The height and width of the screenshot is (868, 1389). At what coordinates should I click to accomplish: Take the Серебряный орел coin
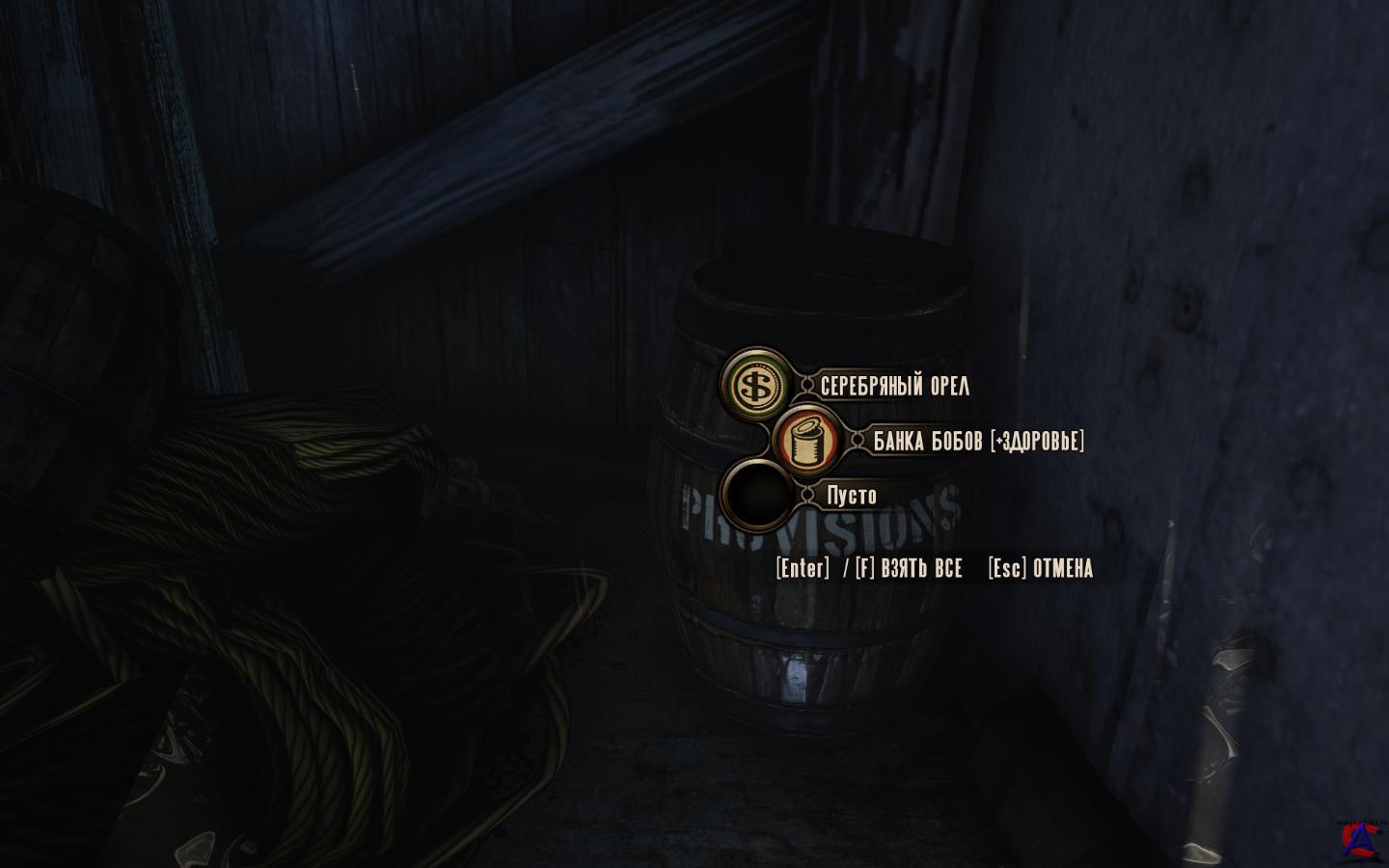pyautogui.click(x=753, y=386)
